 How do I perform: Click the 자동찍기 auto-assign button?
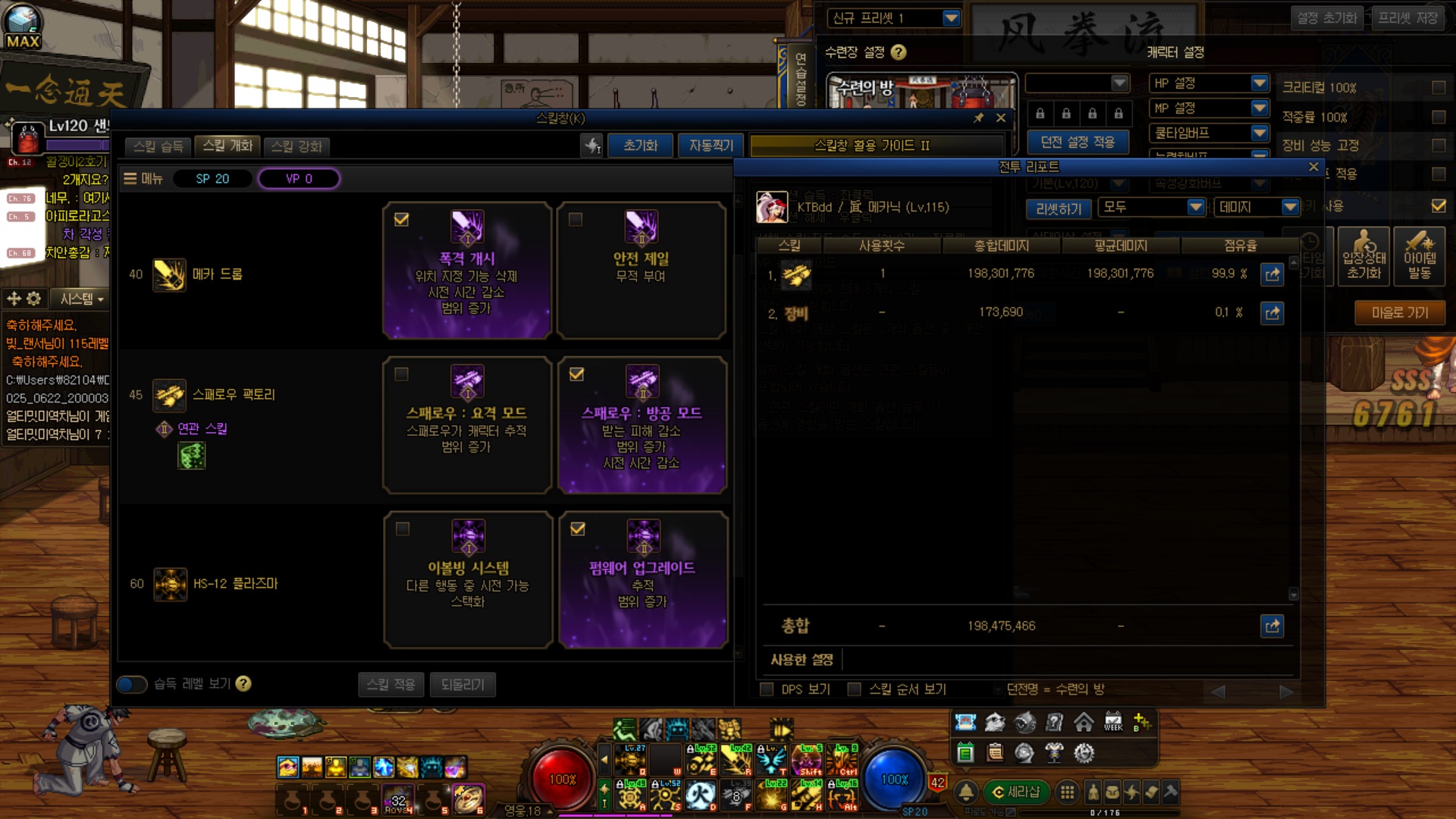pyautogui.click(x=711, y=146)
